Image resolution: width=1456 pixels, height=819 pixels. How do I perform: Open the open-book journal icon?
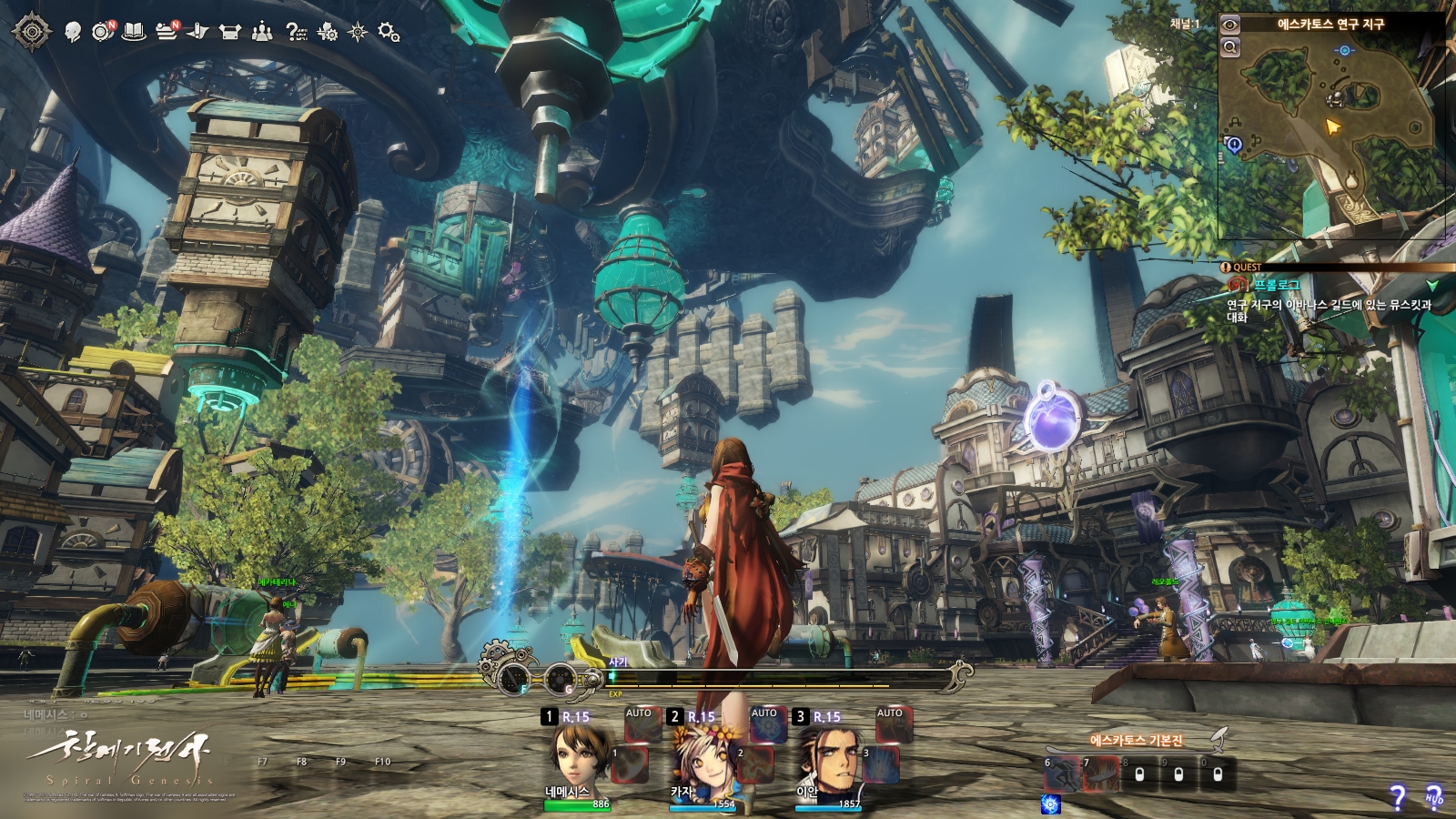click(135, 32)
